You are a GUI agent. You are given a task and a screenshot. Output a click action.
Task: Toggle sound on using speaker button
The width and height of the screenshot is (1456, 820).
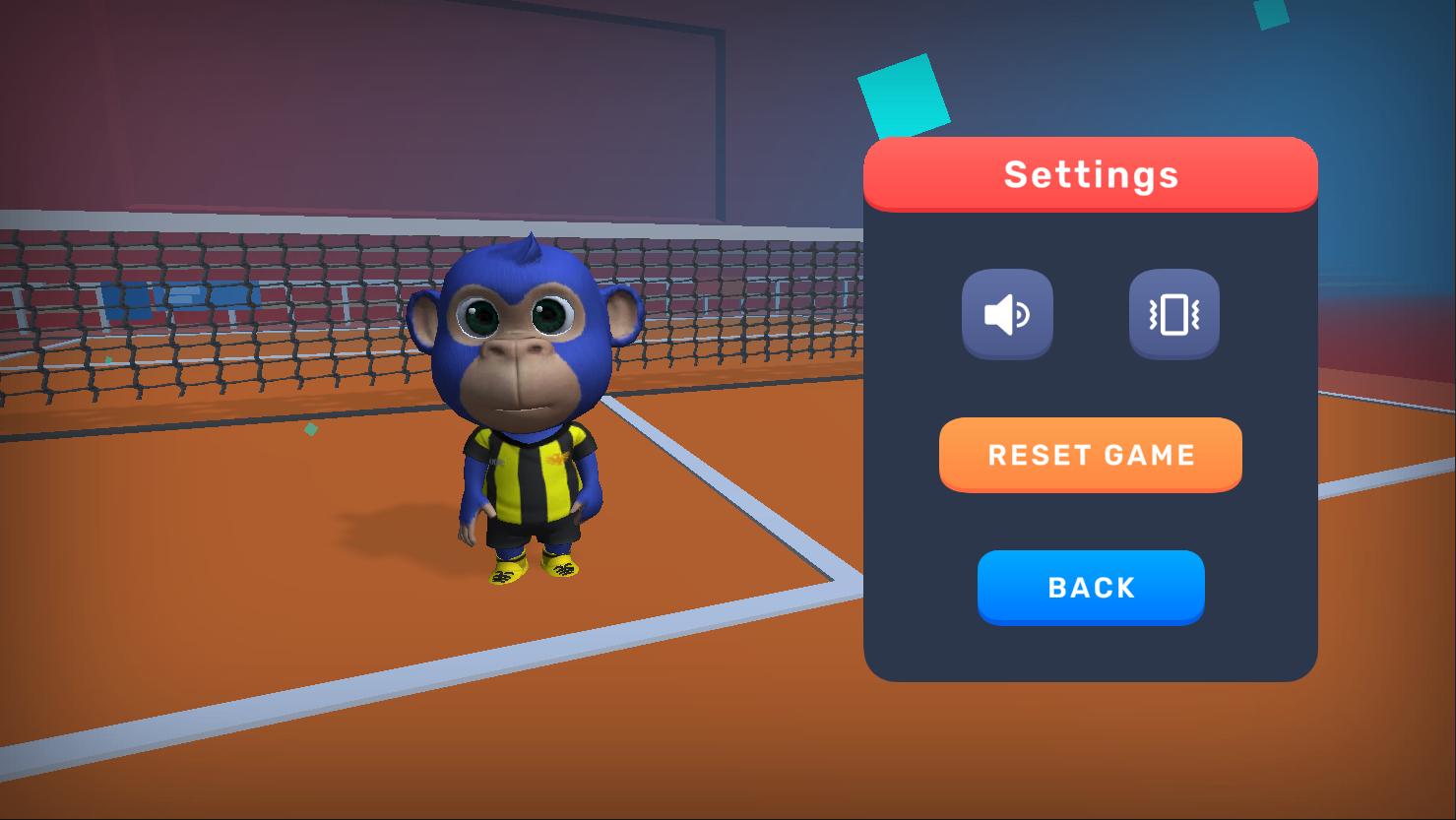coord(1007,313)
